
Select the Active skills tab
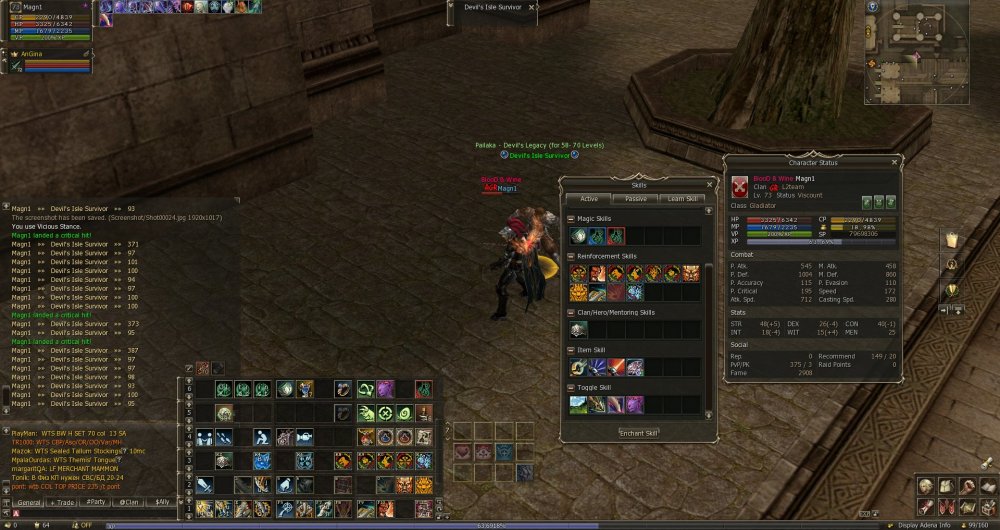pyautogui.click(x=590, y=199)
